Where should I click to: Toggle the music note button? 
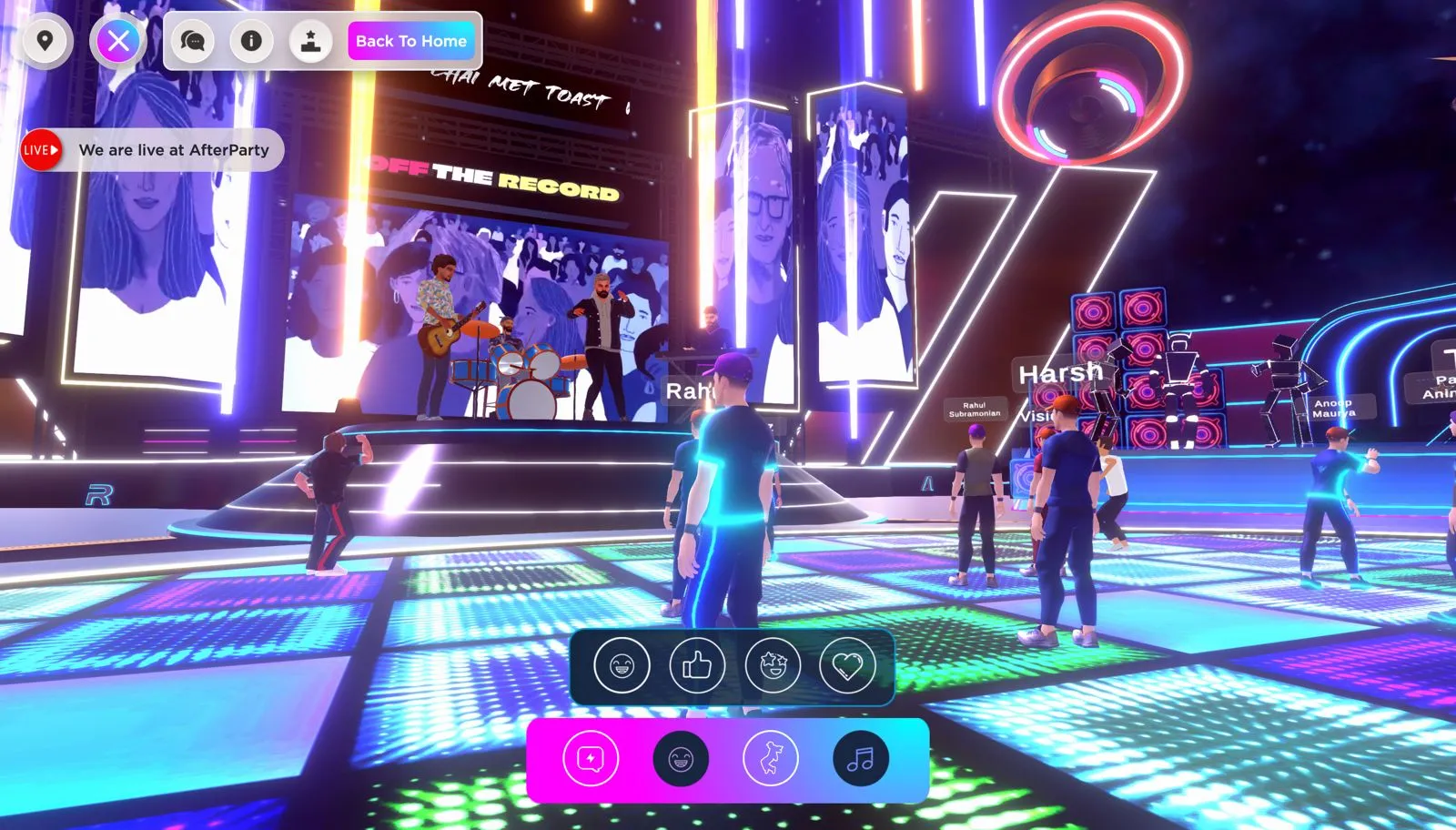pyautogui.click(x=860, y=758)
